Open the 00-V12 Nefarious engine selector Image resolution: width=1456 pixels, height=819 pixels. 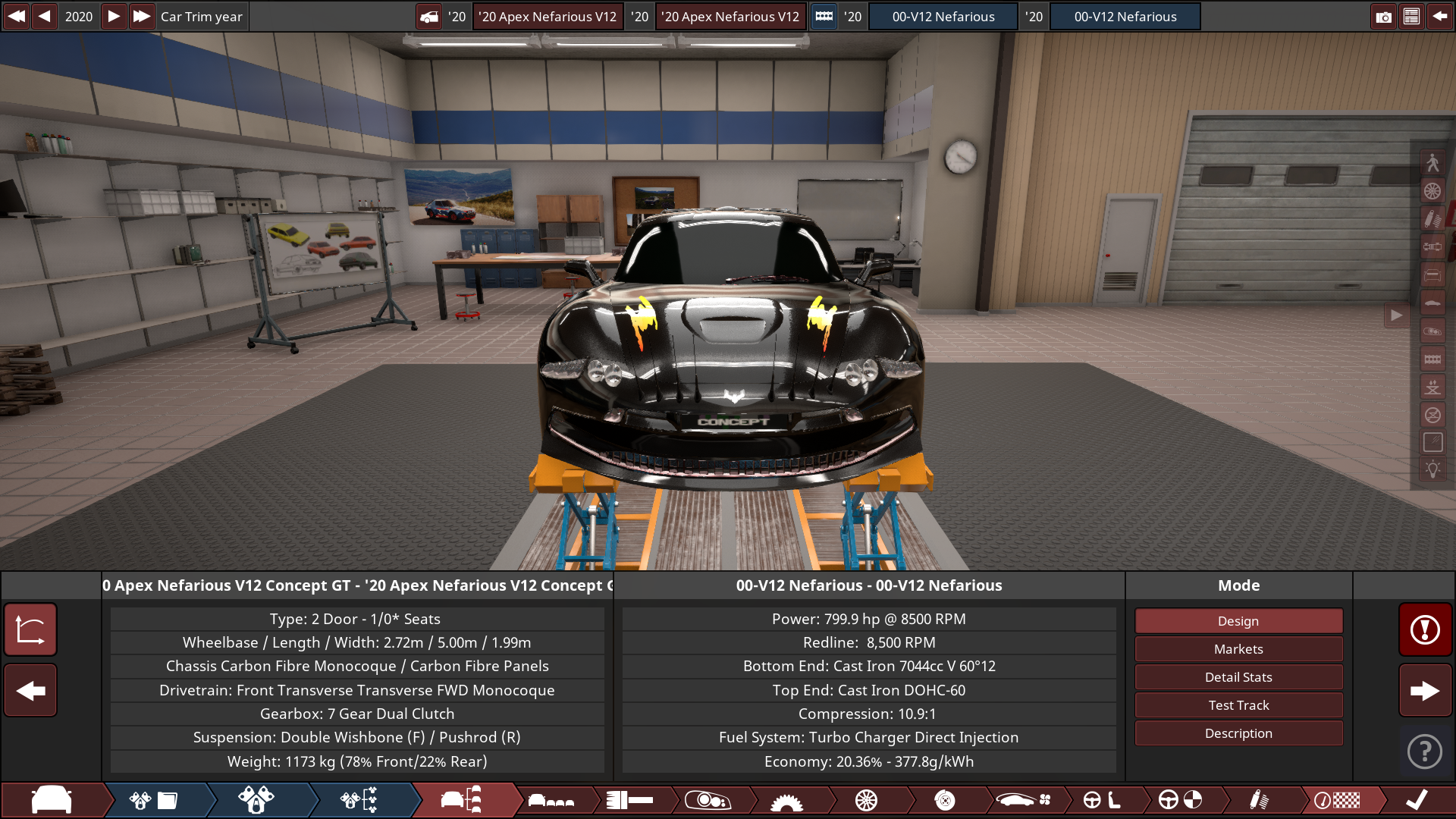point(943,16)
